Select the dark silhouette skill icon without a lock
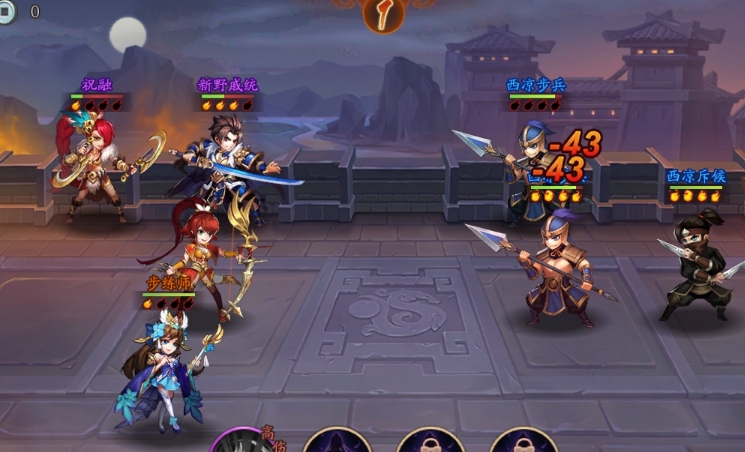Image resolution: width=745 pixels, height=452 pixels. pyautogui.click(x=337, y=442)
